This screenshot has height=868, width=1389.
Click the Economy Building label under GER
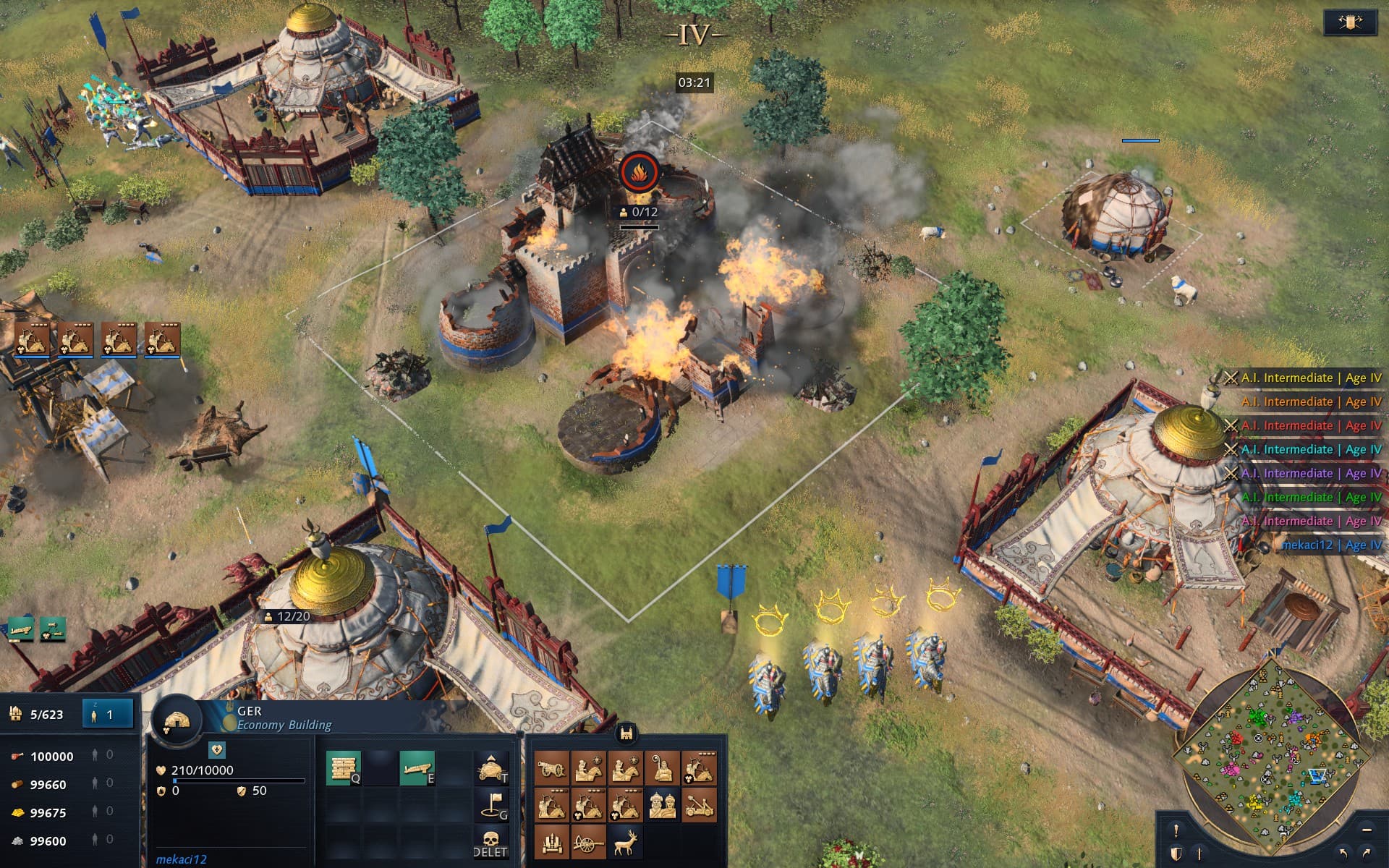[286, 724]
